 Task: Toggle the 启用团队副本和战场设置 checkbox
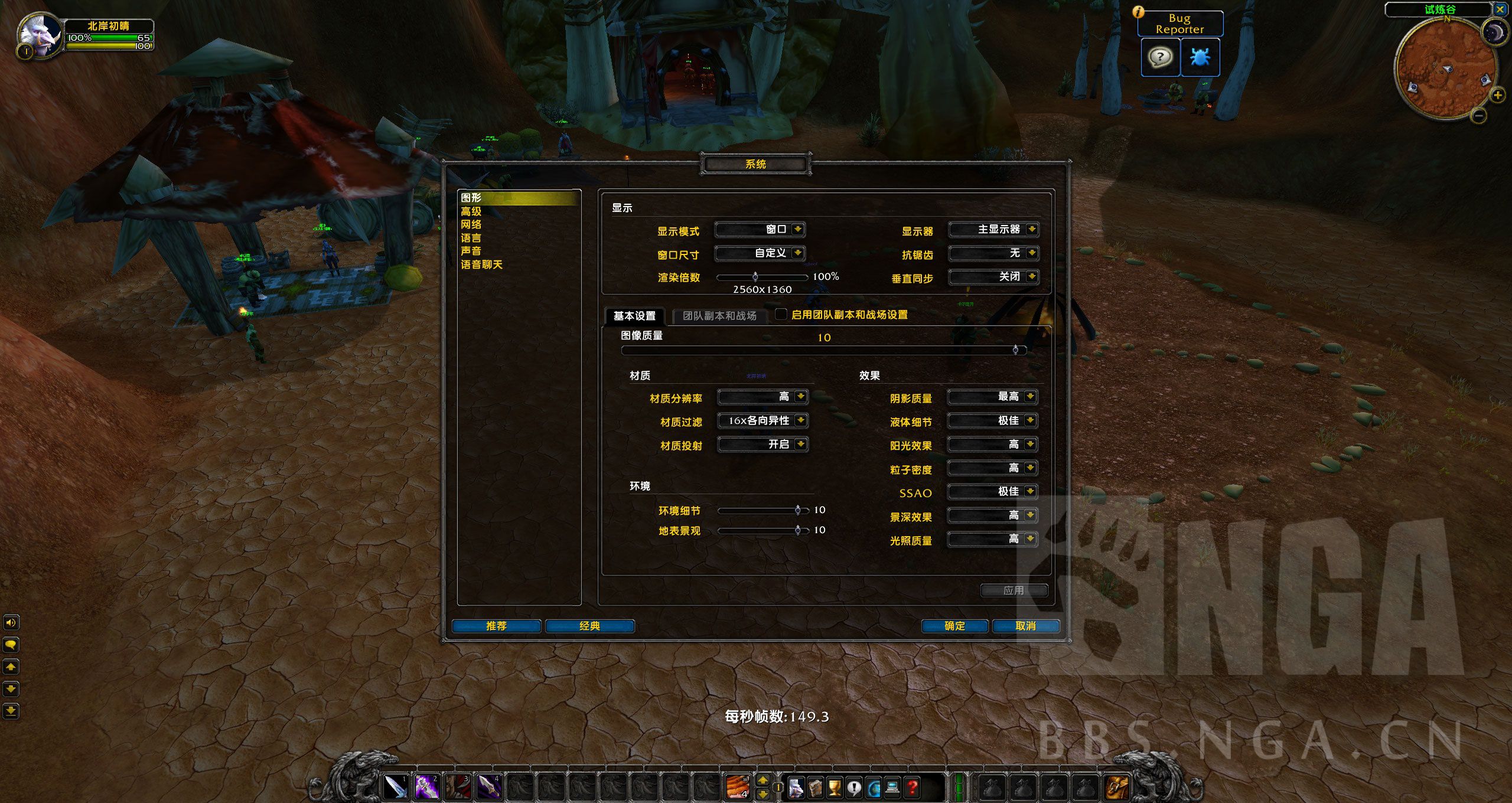pyautogui.click(x=781, y=314)
